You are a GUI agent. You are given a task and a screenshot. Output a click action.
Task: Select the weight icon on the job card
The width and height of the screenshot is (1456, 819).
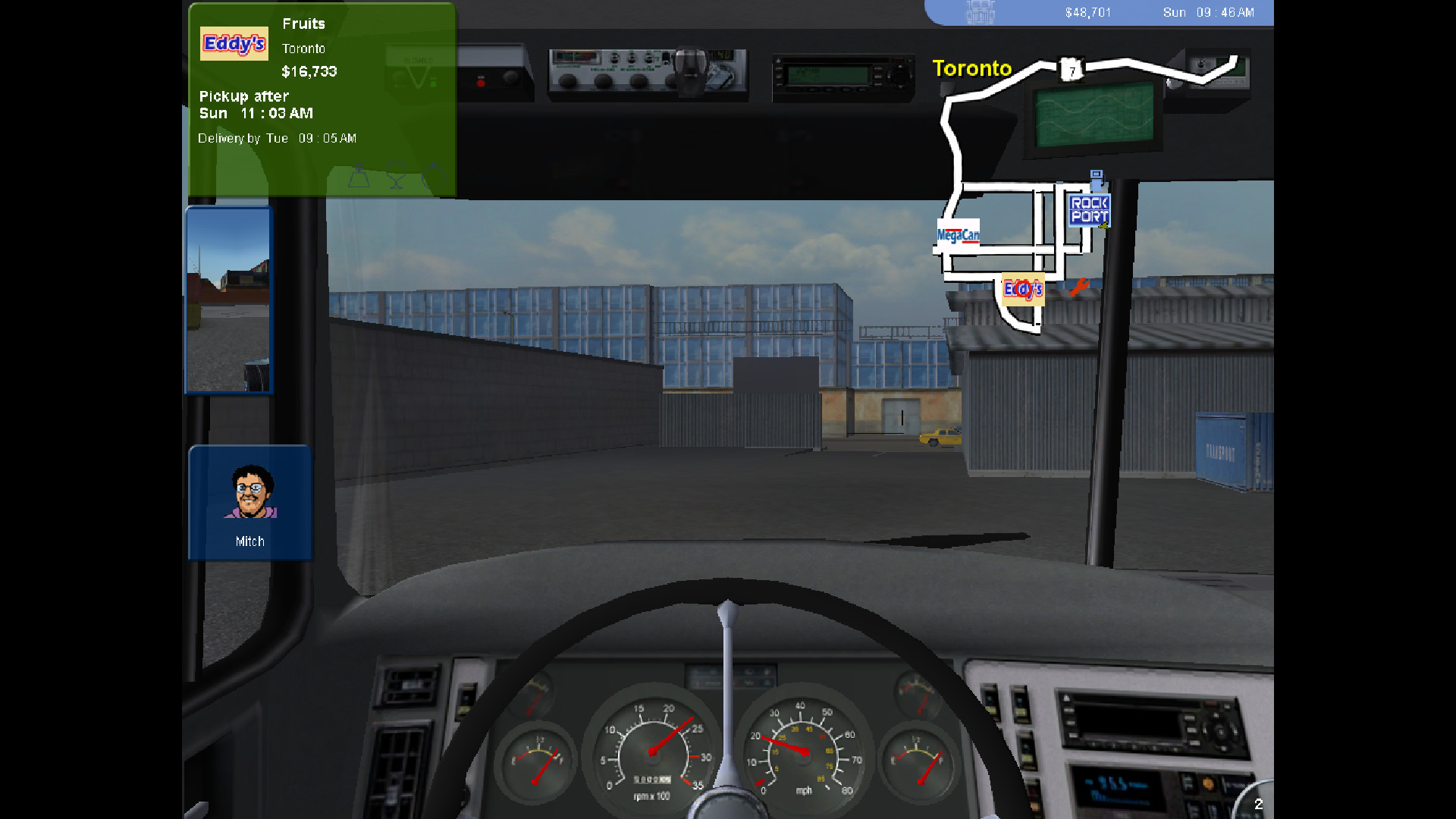[x=359, y=177]
